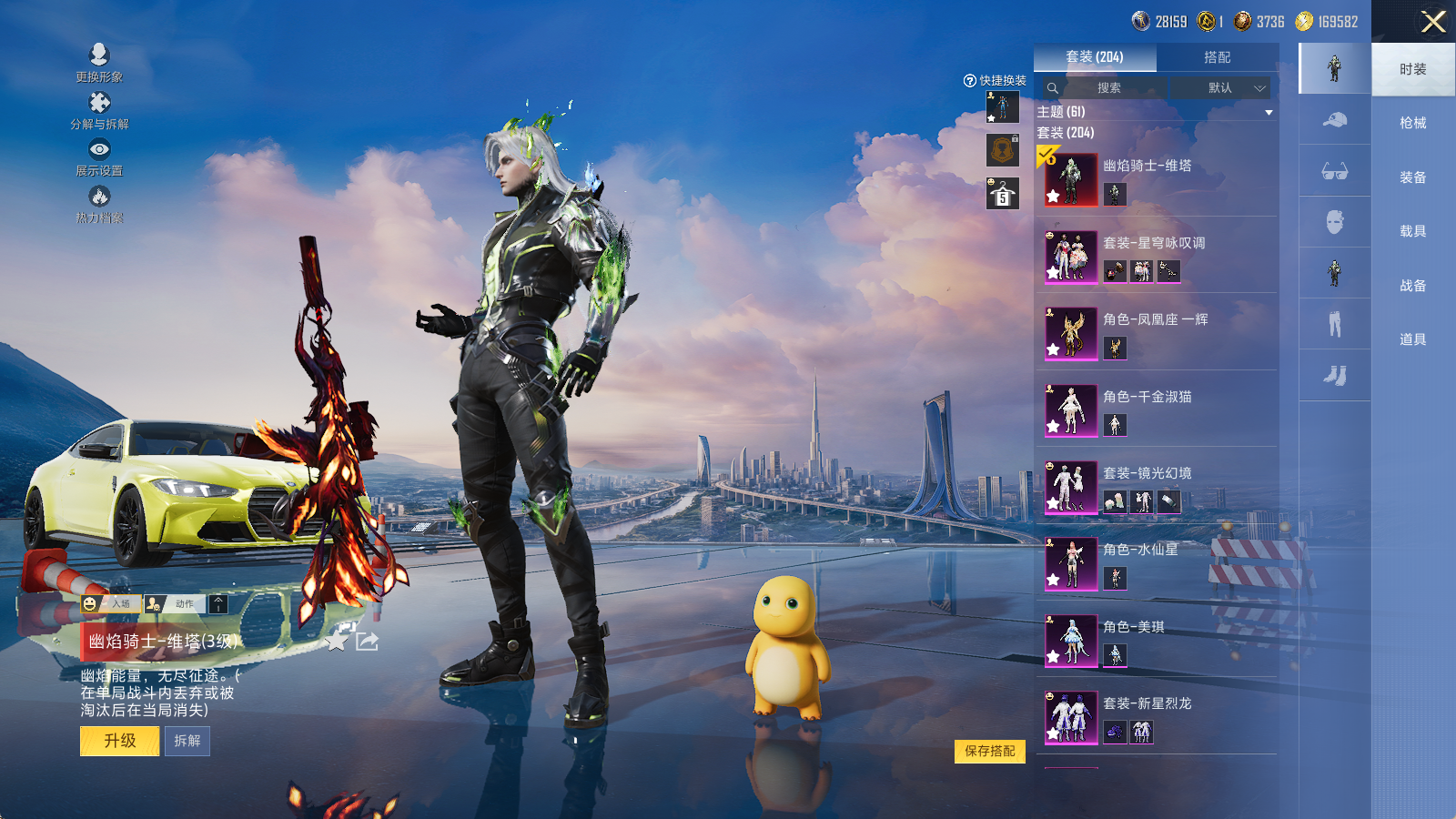The image size is (1456, 819).
Task: Click the 拆解 dismantle button
Action: [x=187, y=741]
